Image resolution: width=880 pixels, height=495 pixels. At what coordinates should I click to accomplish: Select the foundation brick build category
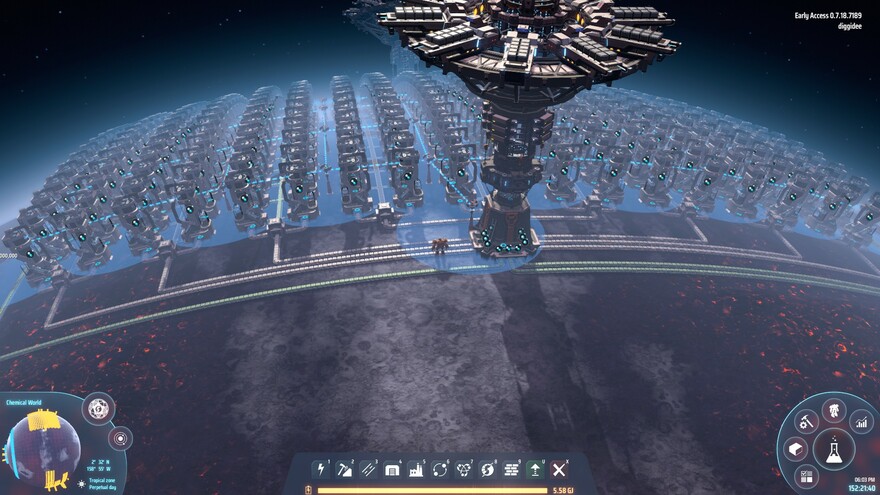(x=512, y=469)
